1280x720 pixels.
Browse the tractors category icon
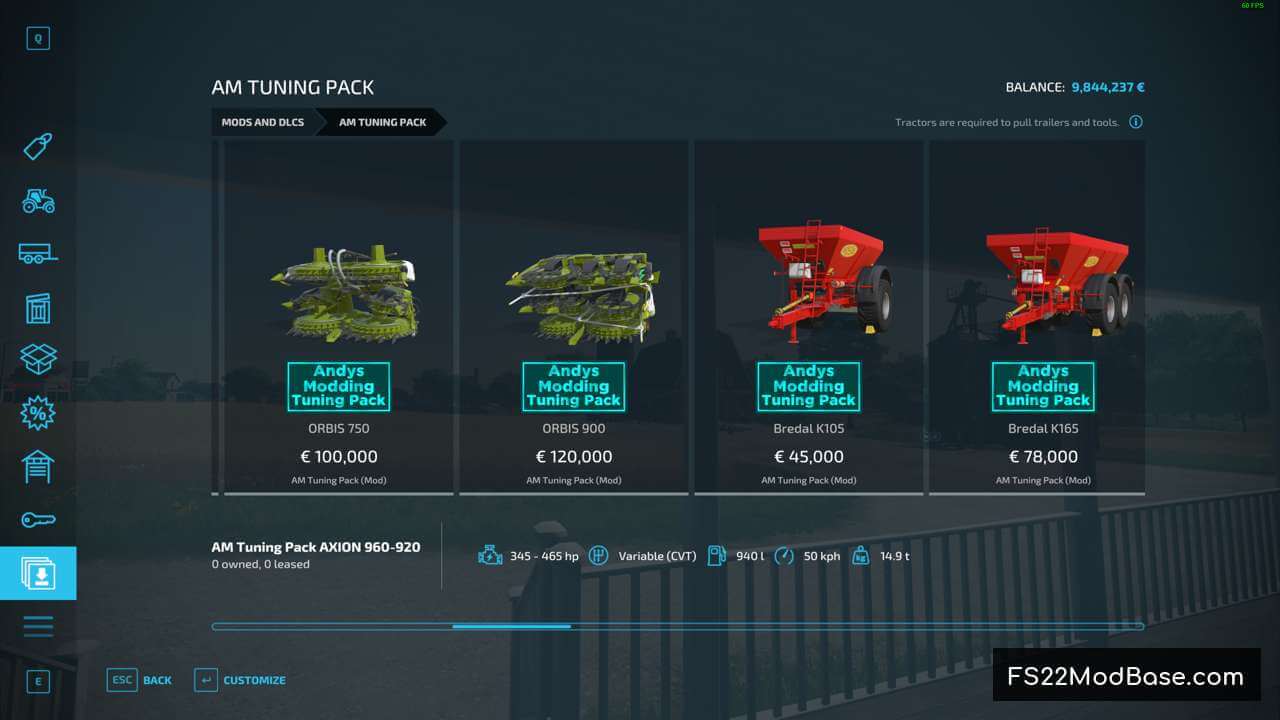tap(38, 200)
